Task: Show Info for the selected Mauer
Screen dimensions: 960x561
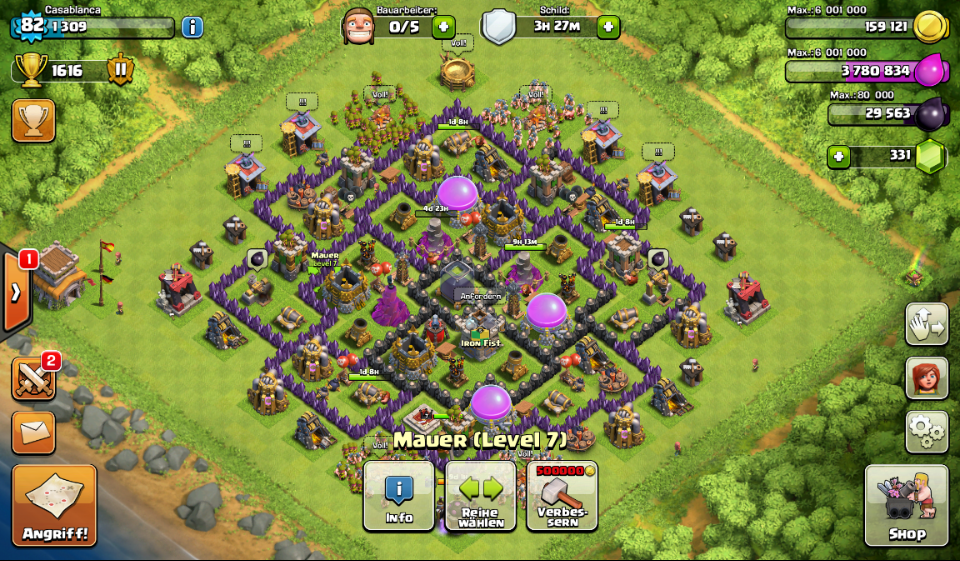Action: [x=399, y=496]
